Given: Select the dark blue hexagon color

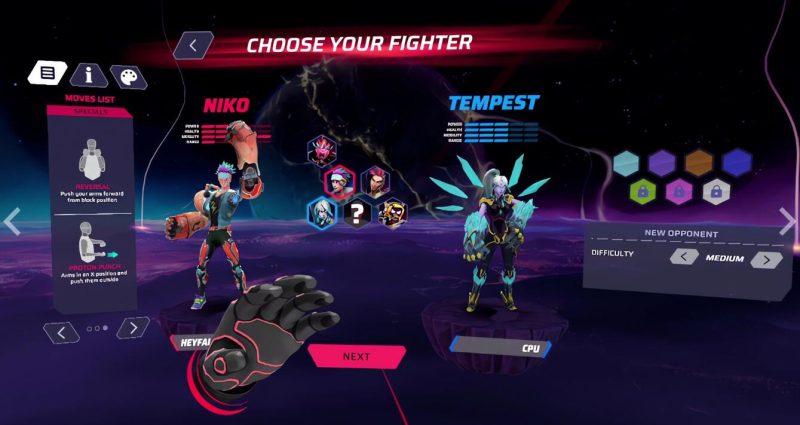Looking at the screenshot, I should point(736,161).
